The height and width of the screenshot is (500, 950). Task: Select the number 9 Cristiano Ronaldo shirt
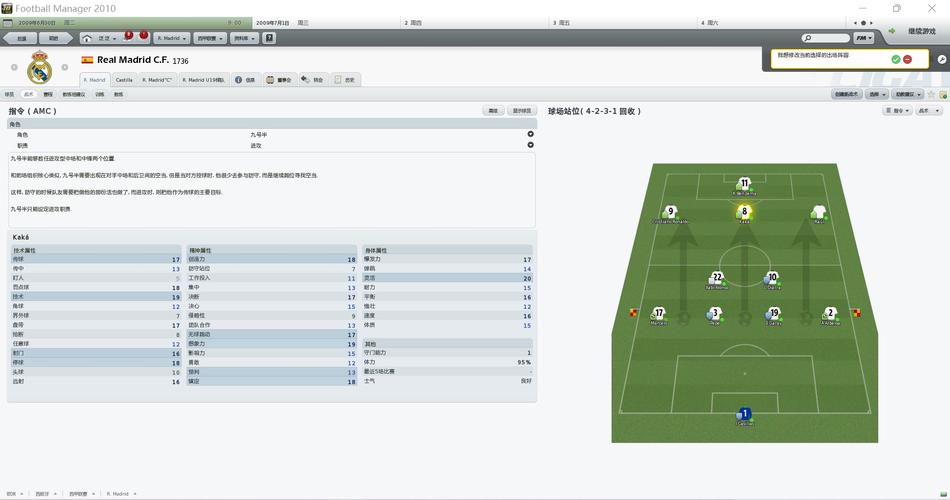click(671, 212)
